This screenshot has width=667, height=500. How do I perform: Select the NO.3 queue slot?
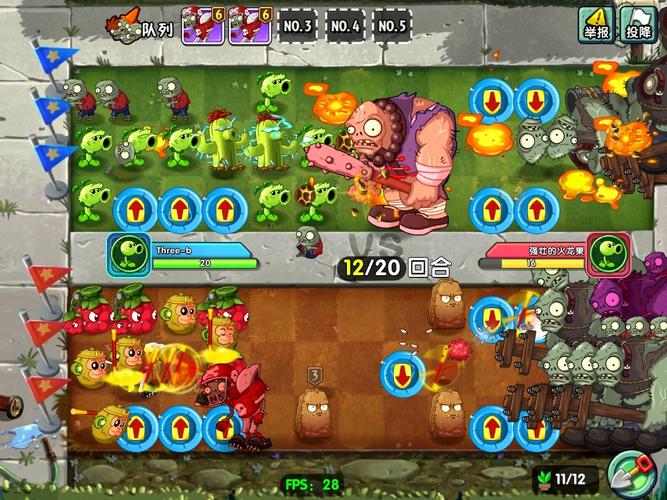[296, 26]
